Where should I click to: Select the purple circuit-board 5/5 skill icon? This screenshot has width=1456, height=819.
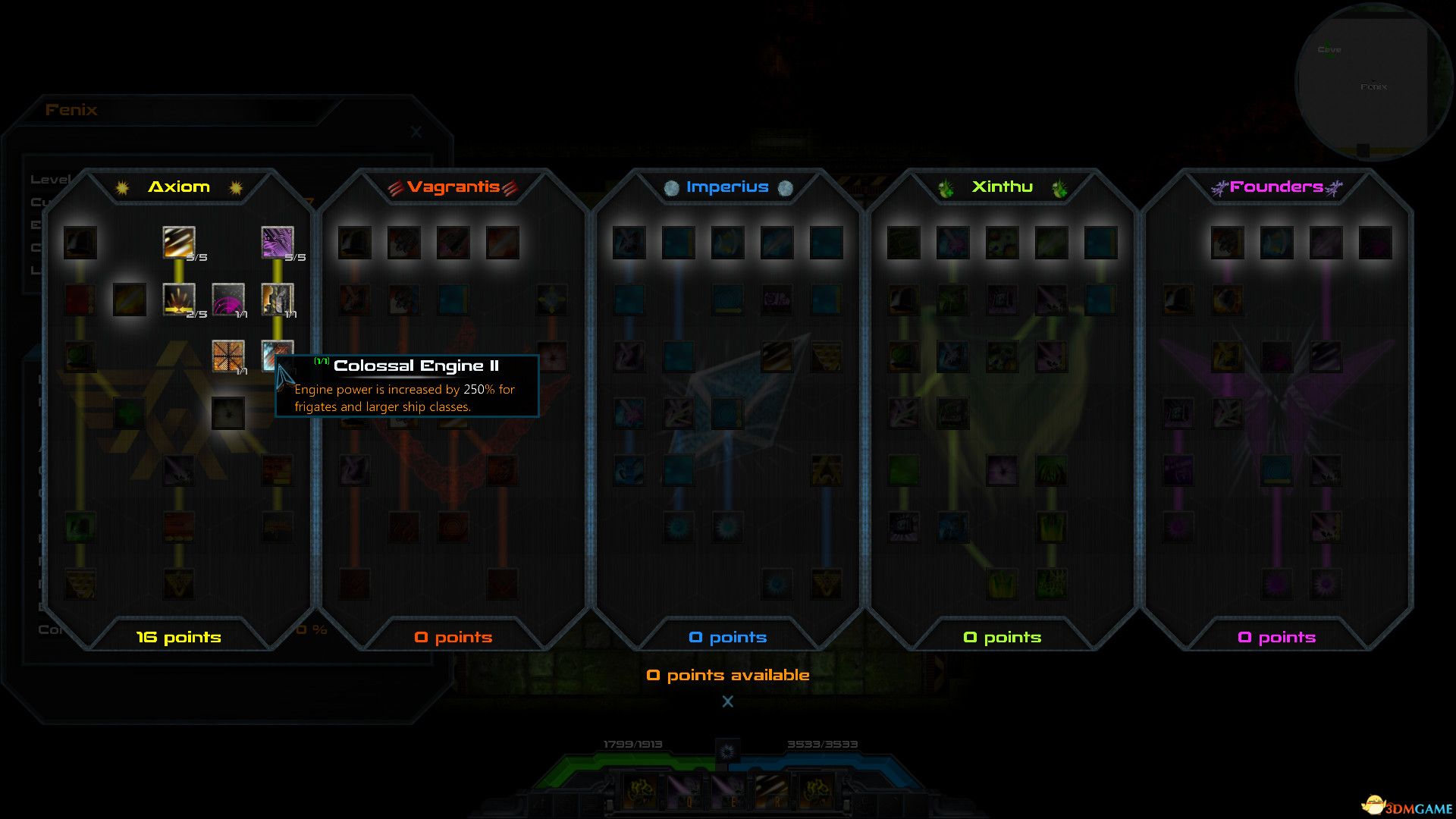point(278,243)
